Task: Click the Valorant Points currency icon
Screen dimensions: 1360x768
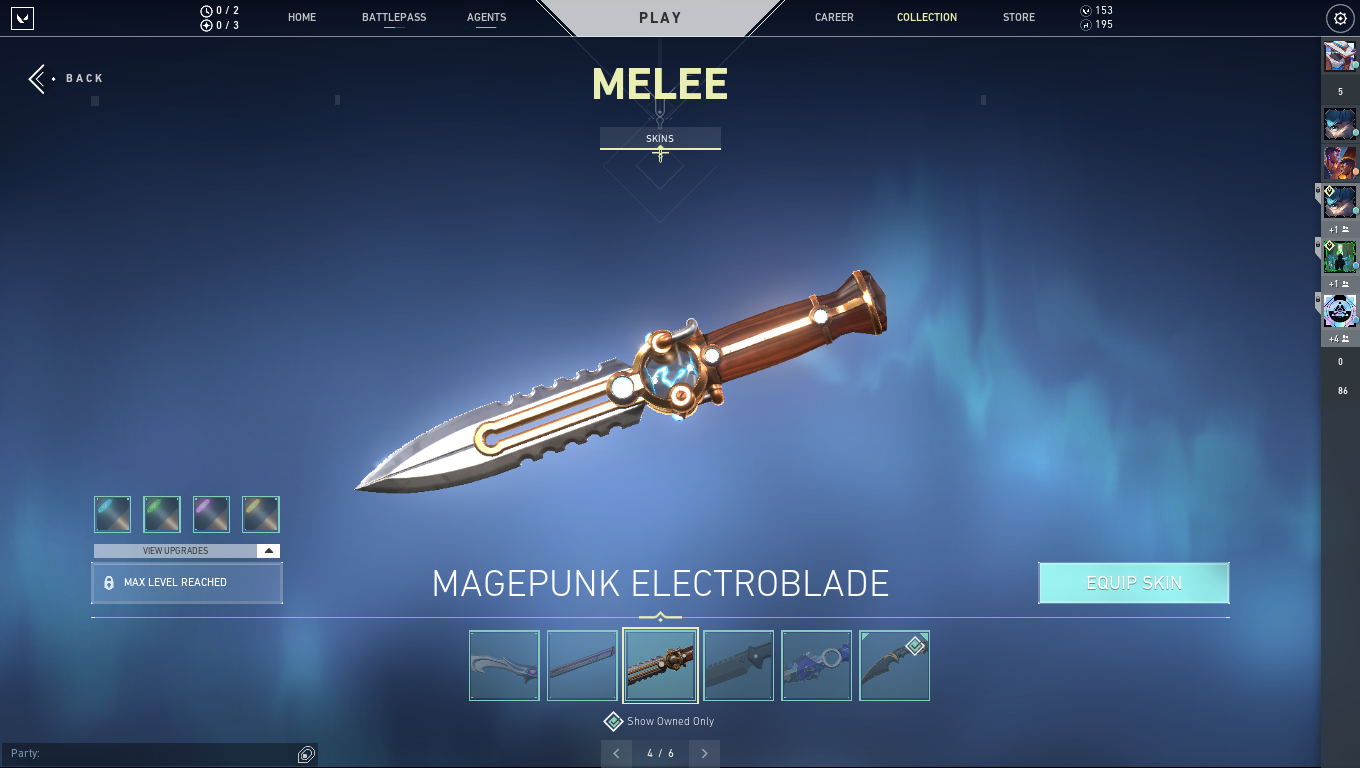Action: 1086,10
